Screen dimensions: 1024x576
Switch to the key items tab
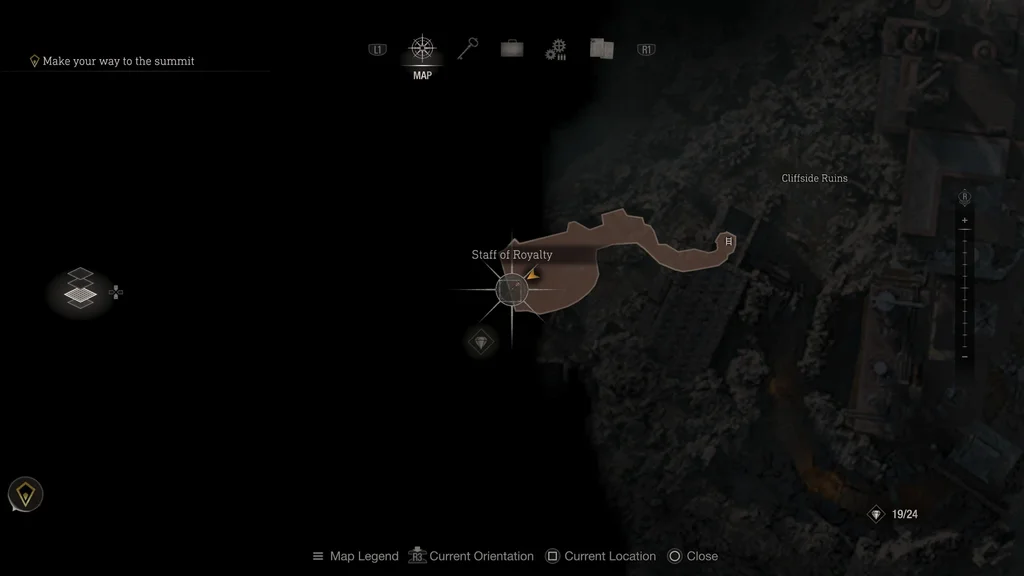[468, 49]
